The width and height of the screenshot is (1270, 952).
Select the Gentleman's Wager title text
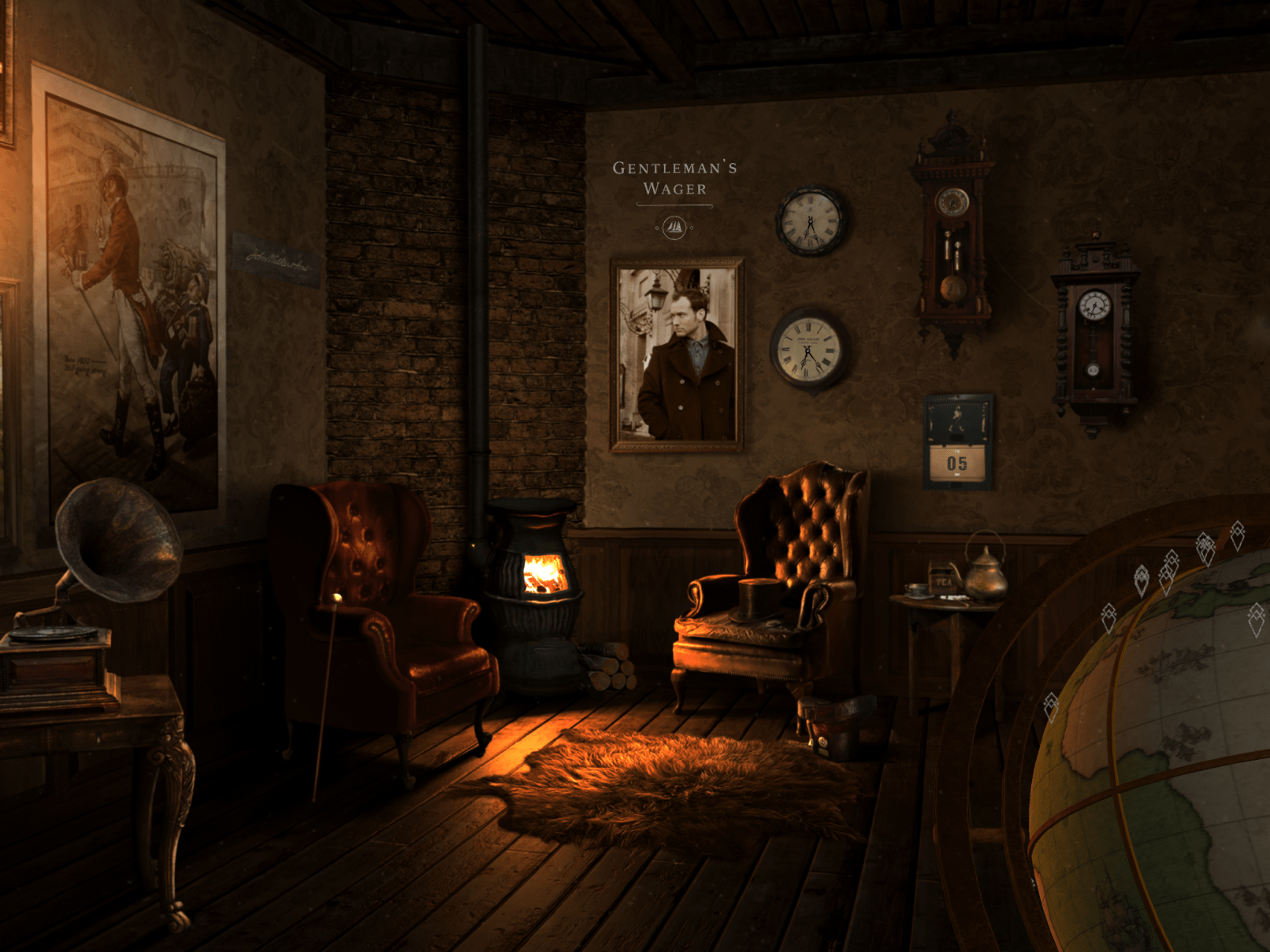674,178
